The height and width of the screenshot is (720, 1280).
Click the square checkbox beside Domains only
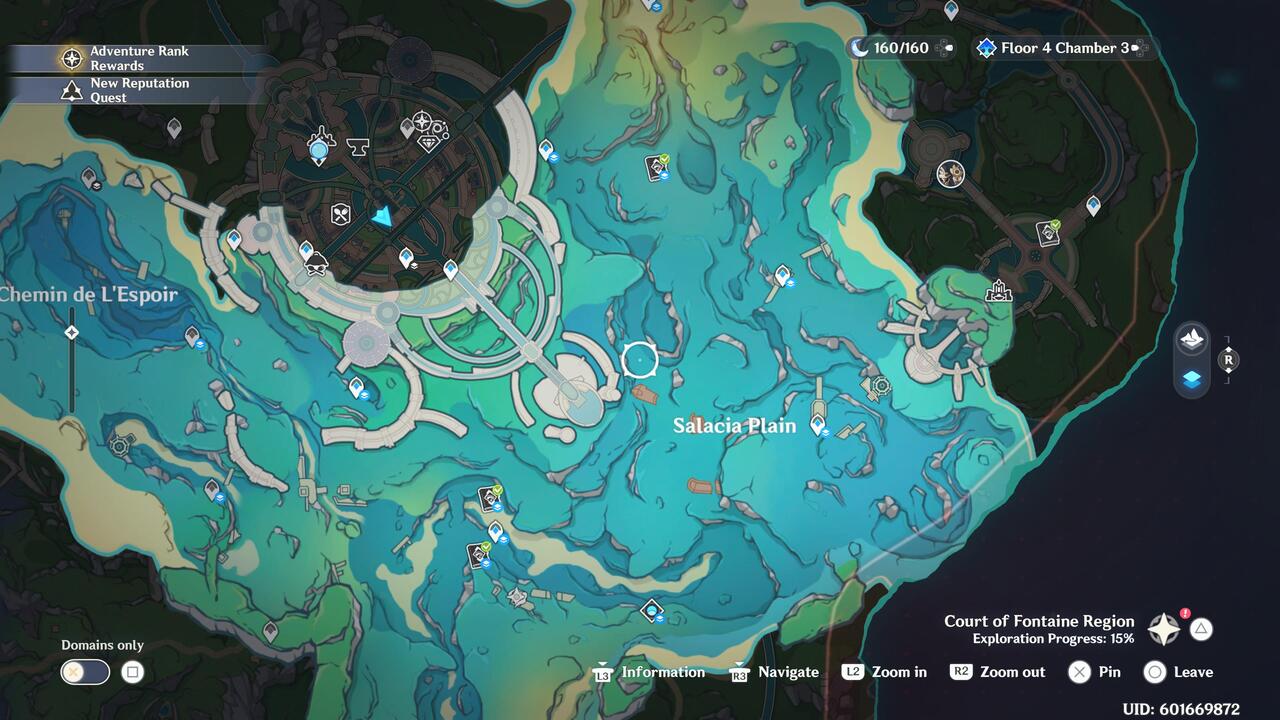click(131, 672)
